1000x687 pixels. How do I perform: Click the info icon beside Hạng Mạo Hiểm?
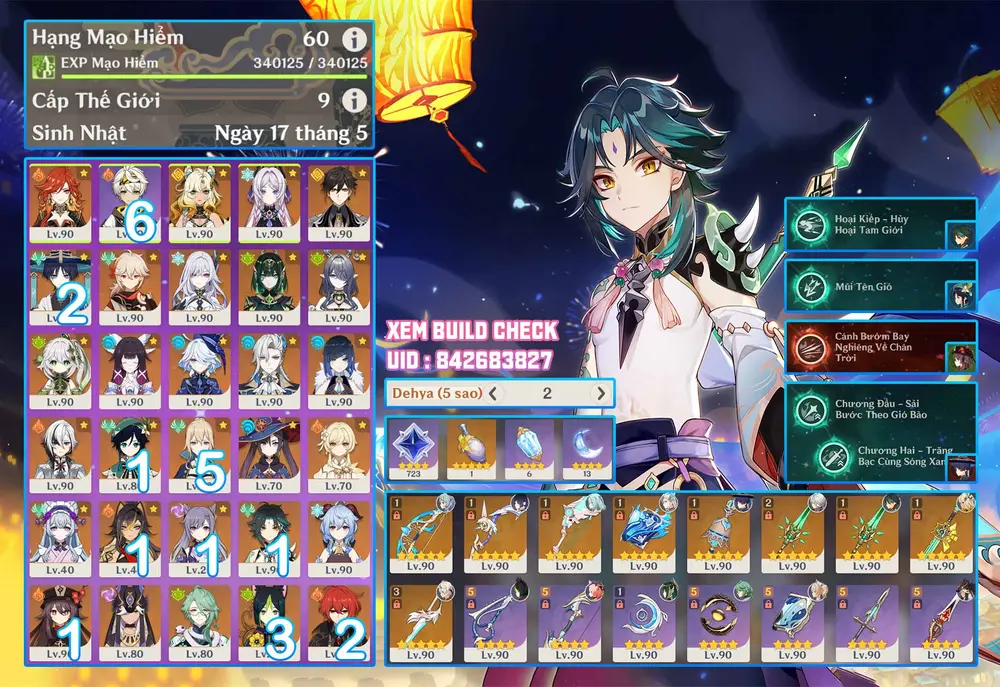(352, 39)
